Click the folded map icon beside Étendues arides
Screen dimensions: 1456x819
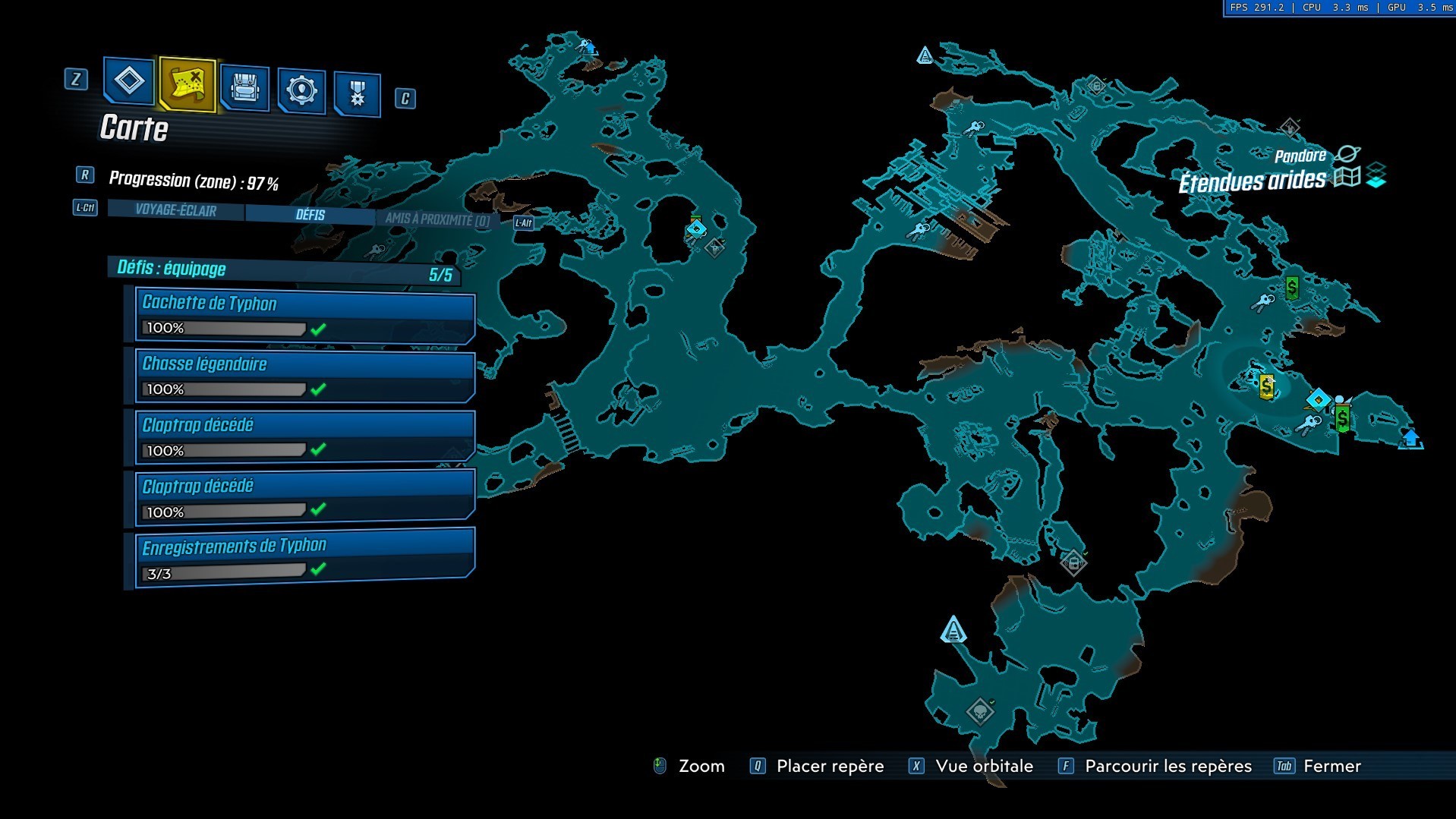pos(1347,177)
